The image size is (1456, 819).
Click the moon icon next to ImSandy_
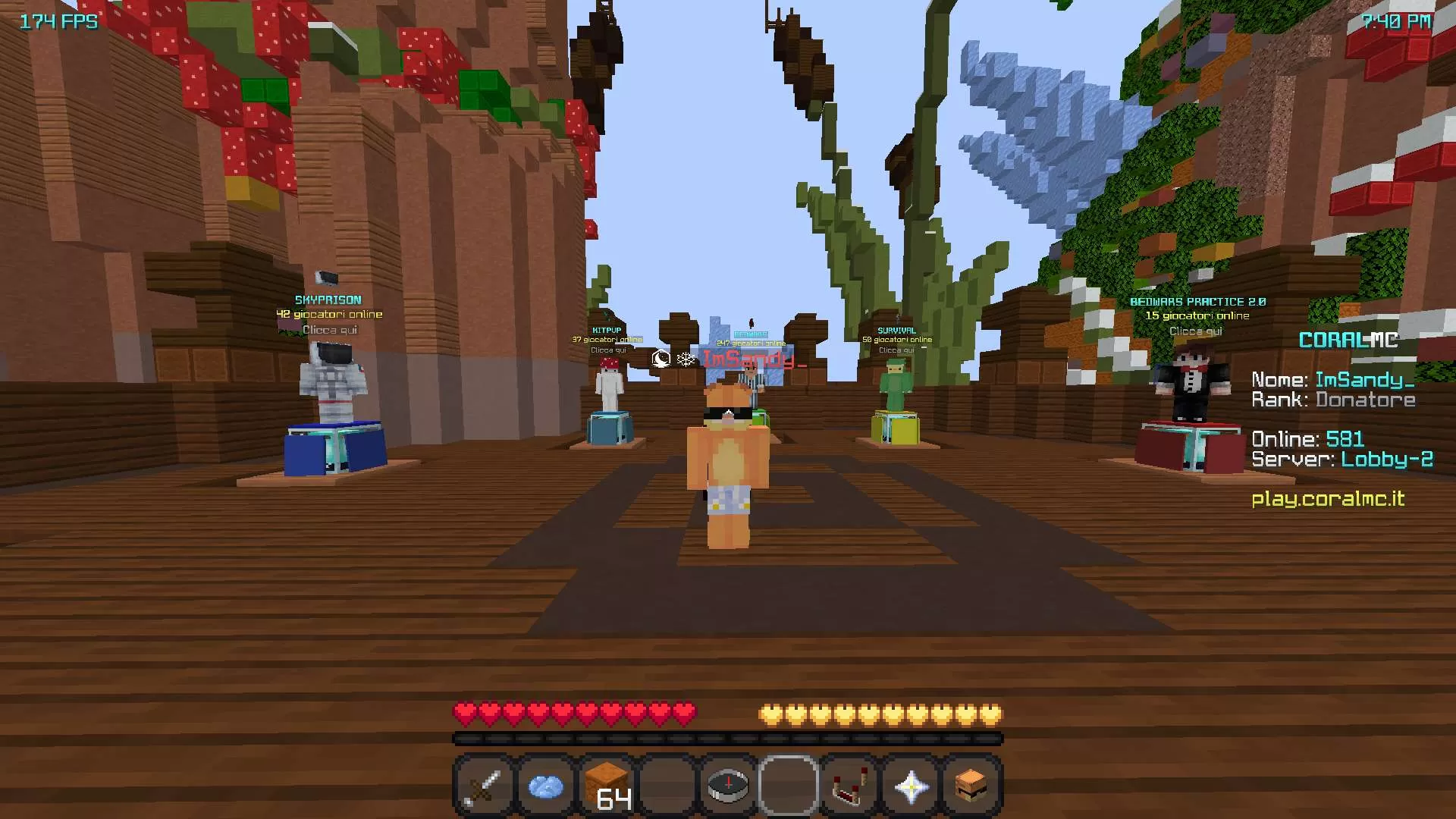tap(659, 360)
